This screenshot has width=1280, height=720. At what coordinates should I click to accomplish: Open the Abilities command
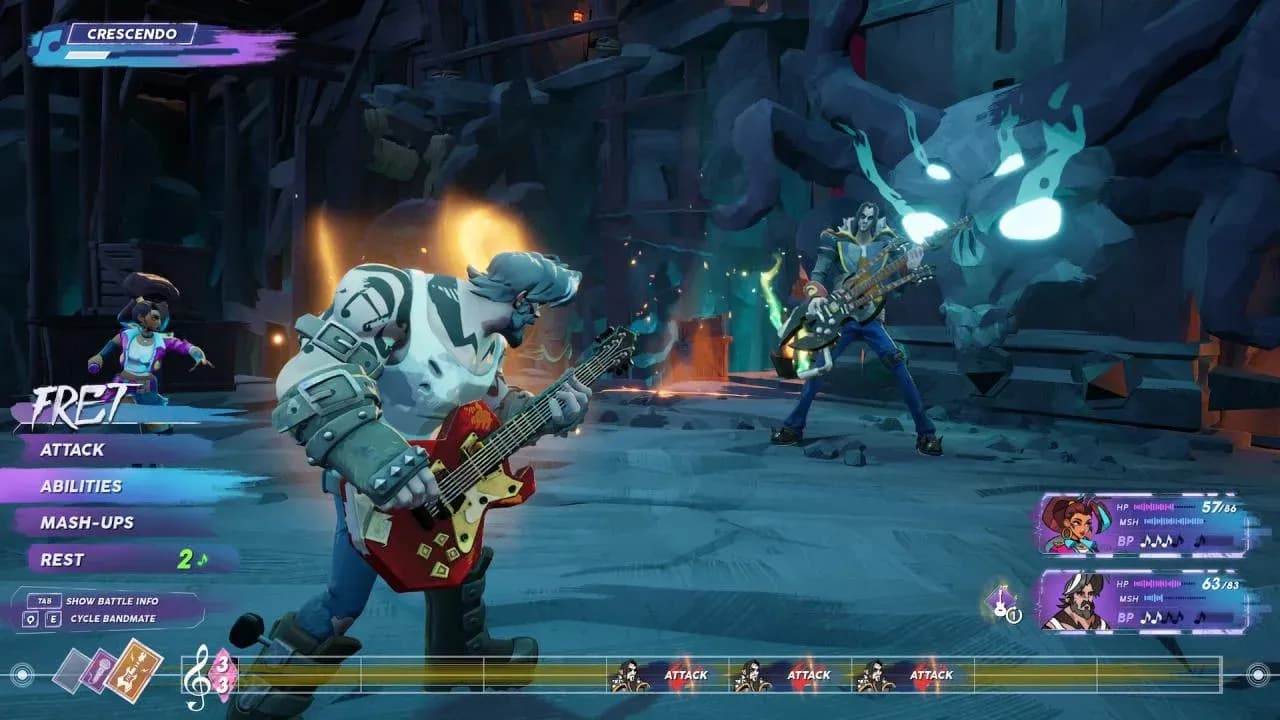pyautogui.click(x=80, y=487)
